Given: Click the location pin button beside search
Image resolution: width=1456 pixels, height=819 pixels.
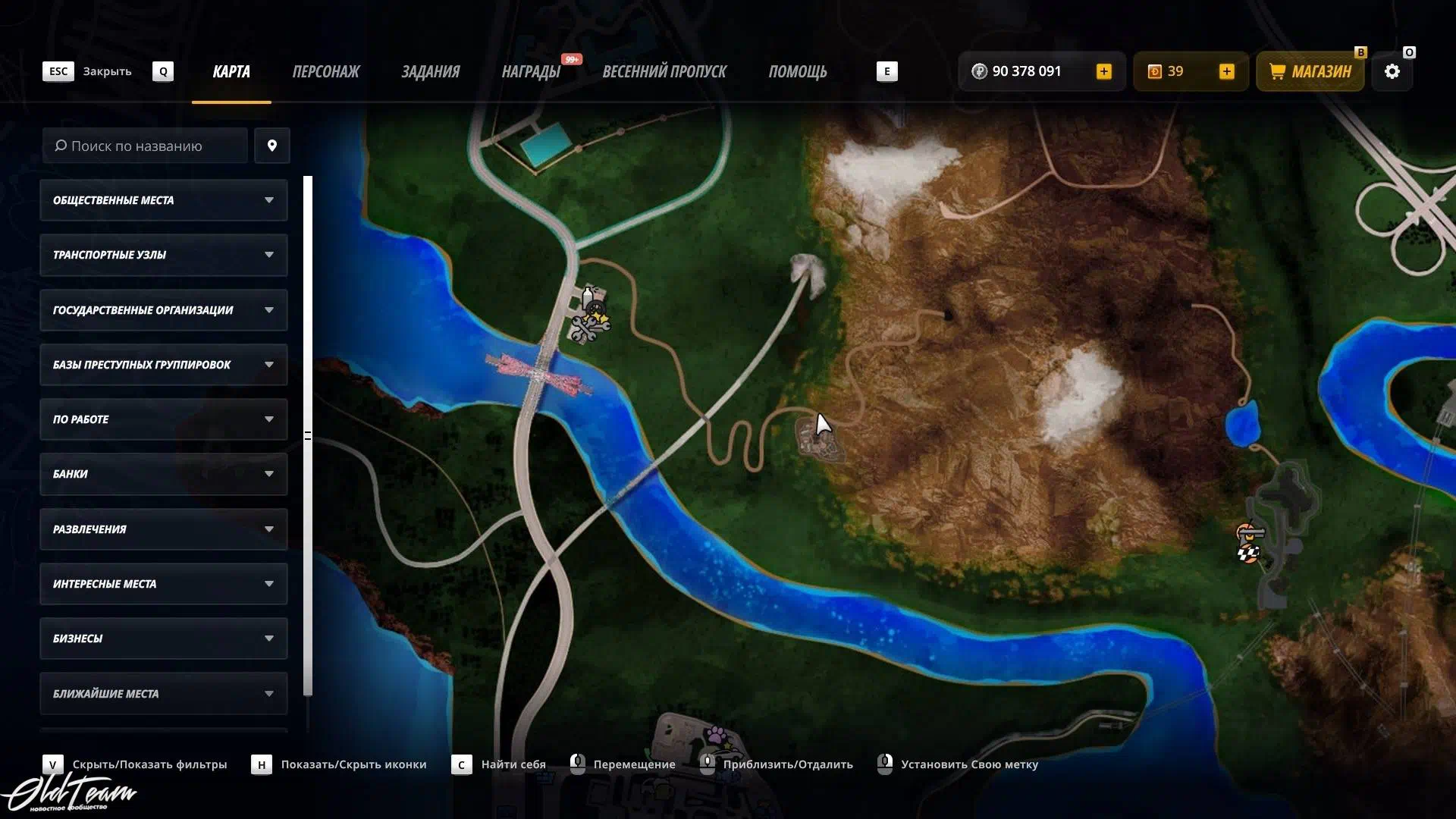Looking at the screenshot, I should [x=271, y=146].
